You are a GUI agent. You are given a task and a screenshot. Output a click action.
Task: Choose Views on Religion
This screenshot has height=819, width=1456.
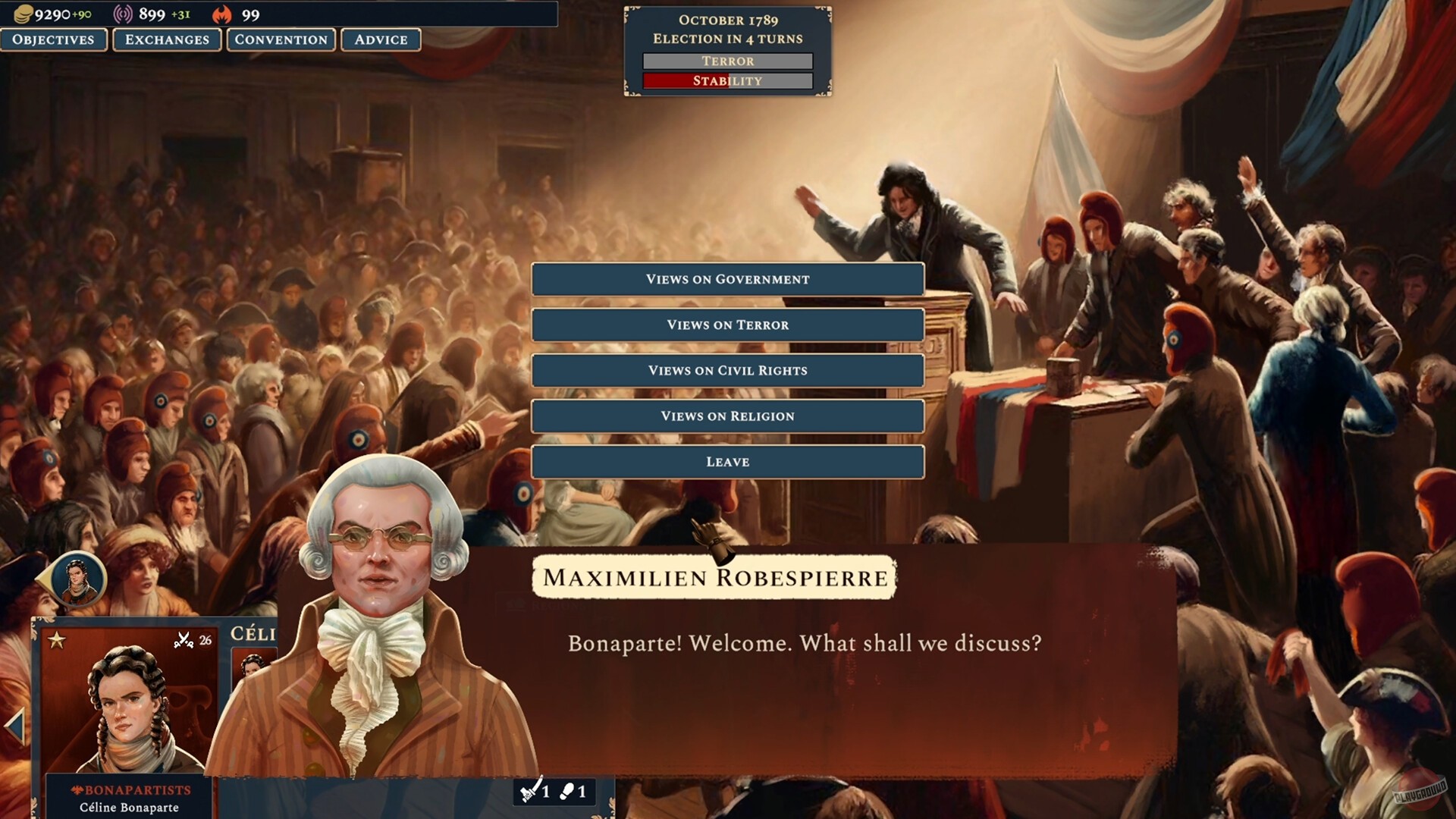point(728,416)
